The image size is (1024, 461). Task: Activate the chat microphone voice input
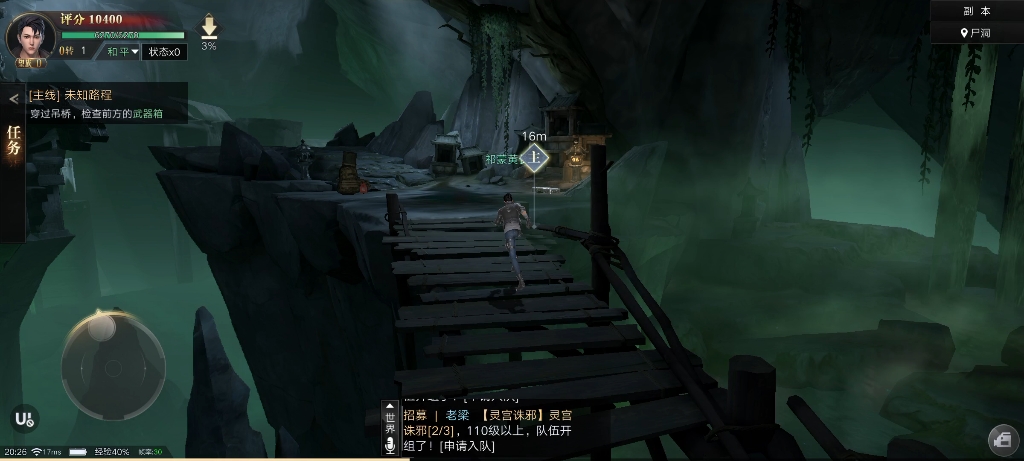pyautogui.click(x=390, y=446)
